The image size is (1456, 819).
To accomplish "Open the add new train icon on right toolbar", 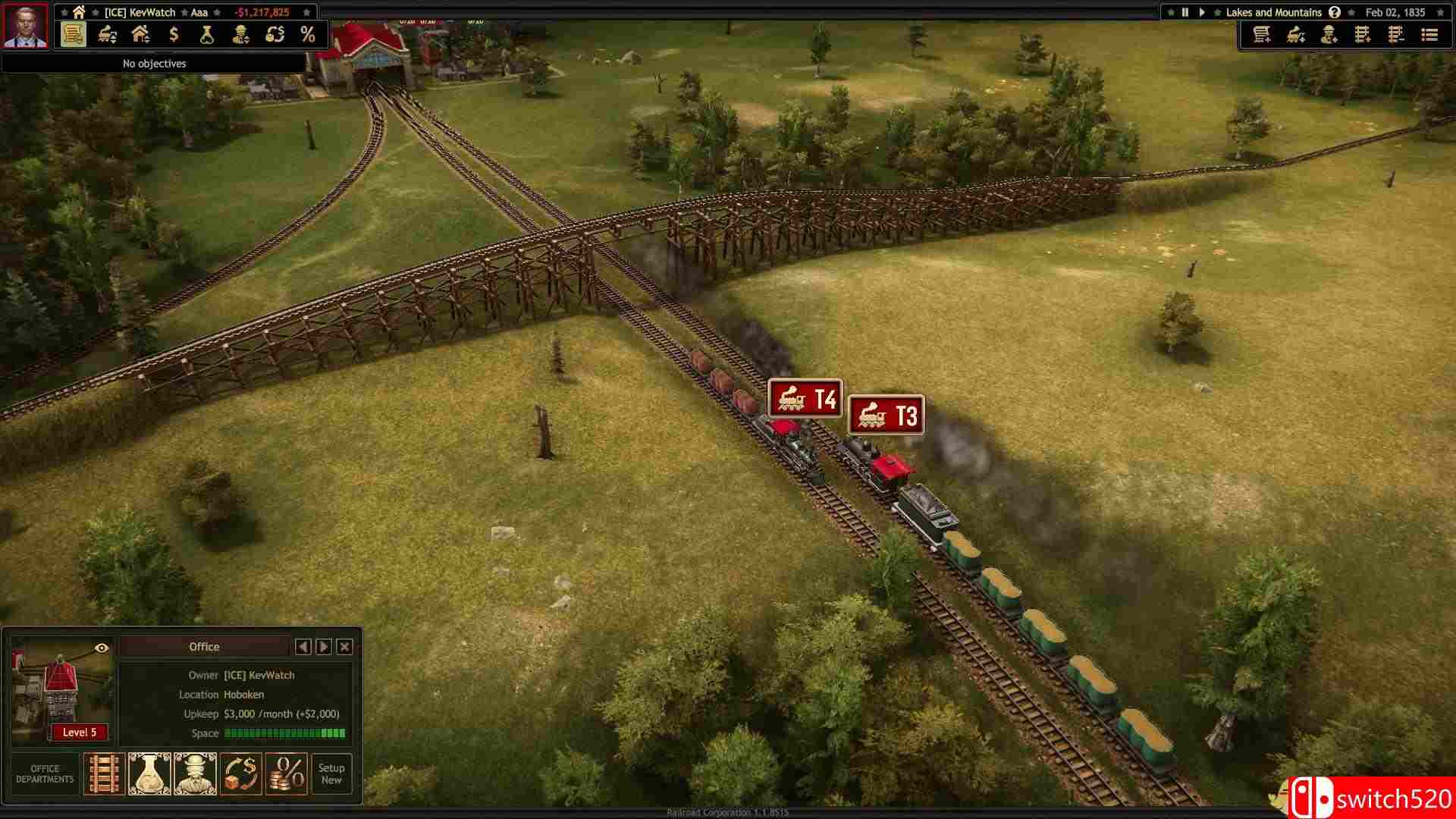I will point(1294,35).
